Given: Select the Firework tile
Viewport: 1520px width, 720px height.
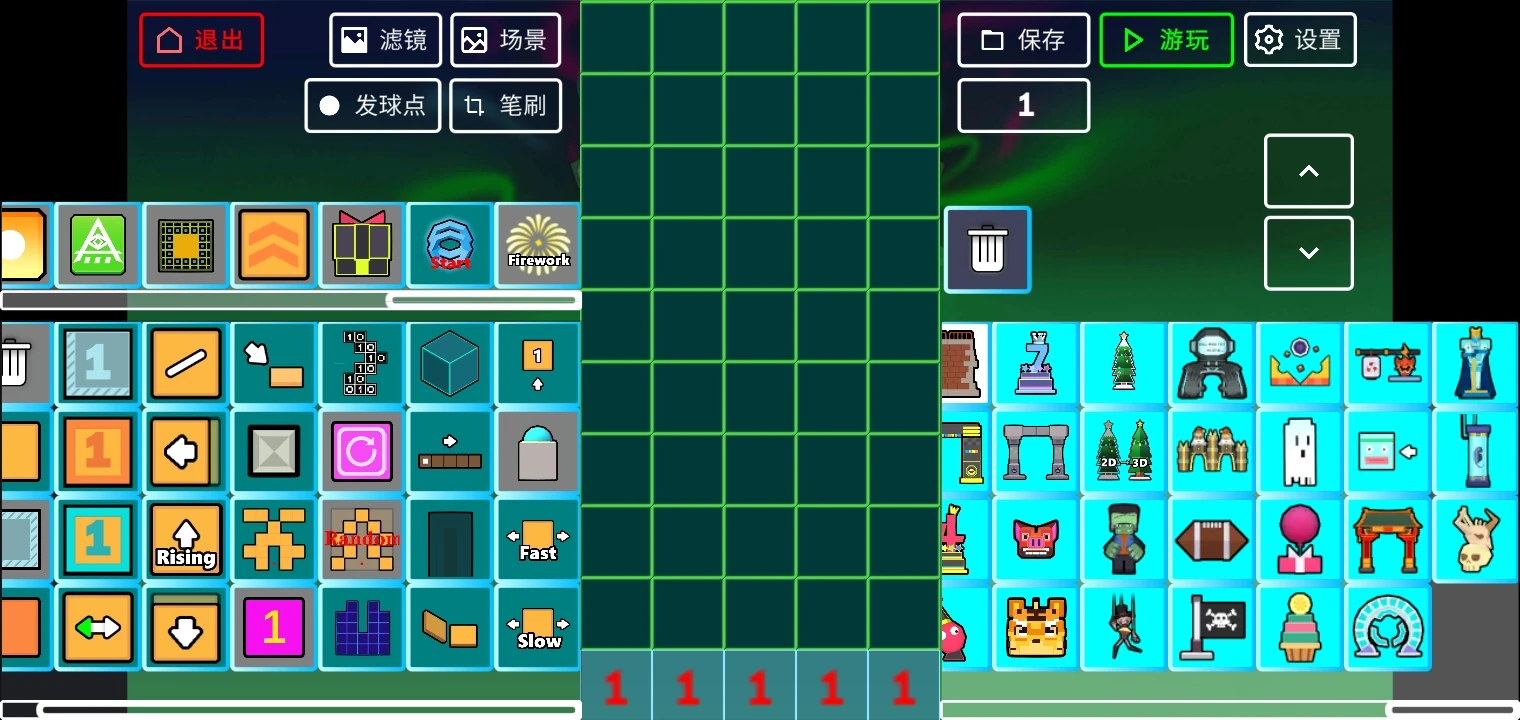Looking at the screenshot, I should [x=537, y=244].
